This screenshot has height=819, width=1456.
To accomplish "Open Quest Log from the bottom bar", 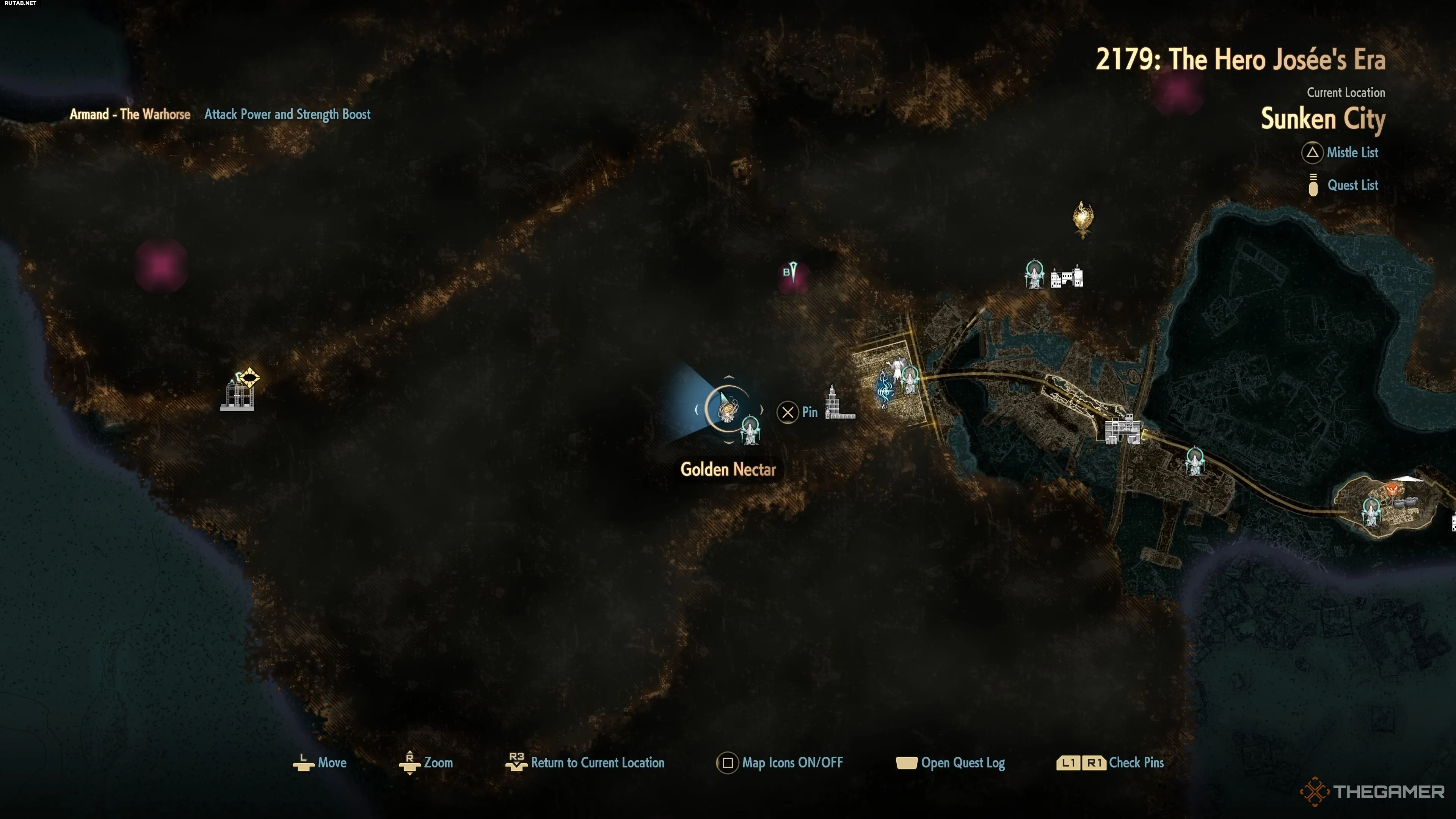I will coord(962,763).
